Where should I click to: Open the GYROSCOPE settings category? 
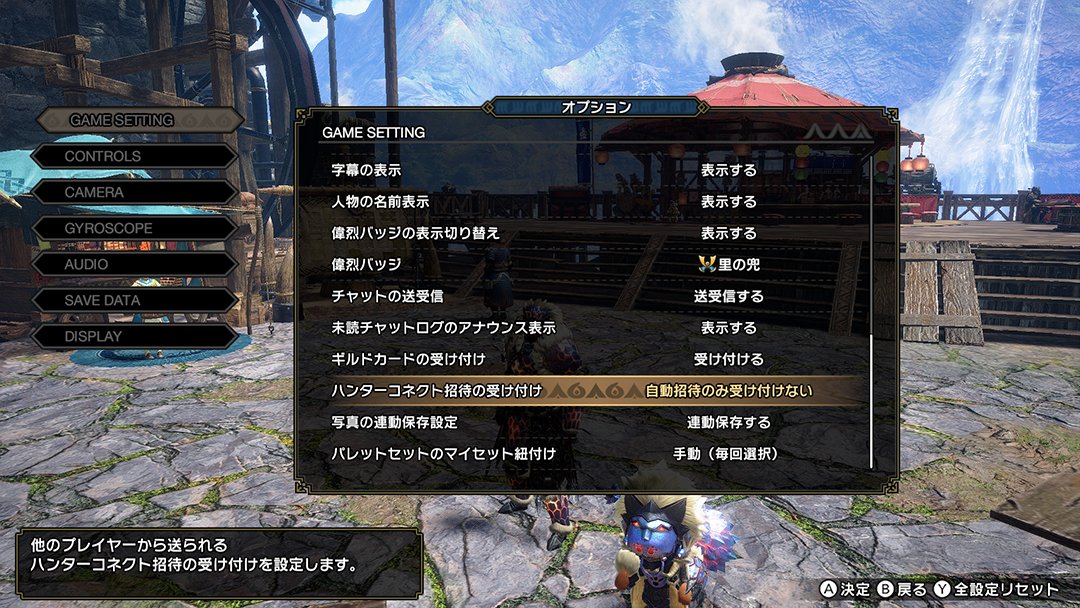[109, 228]
